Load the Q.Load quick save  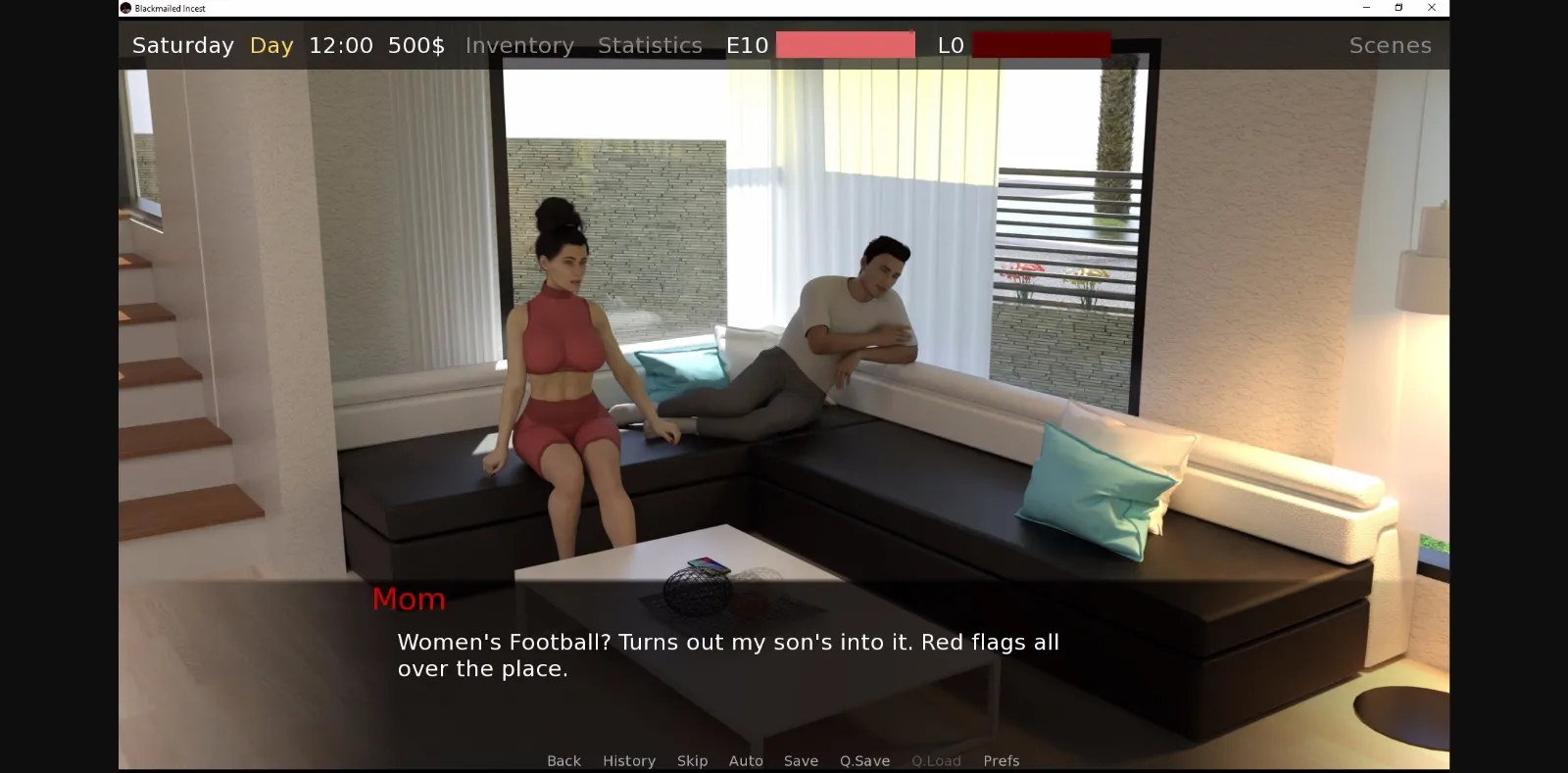point(935,760)
